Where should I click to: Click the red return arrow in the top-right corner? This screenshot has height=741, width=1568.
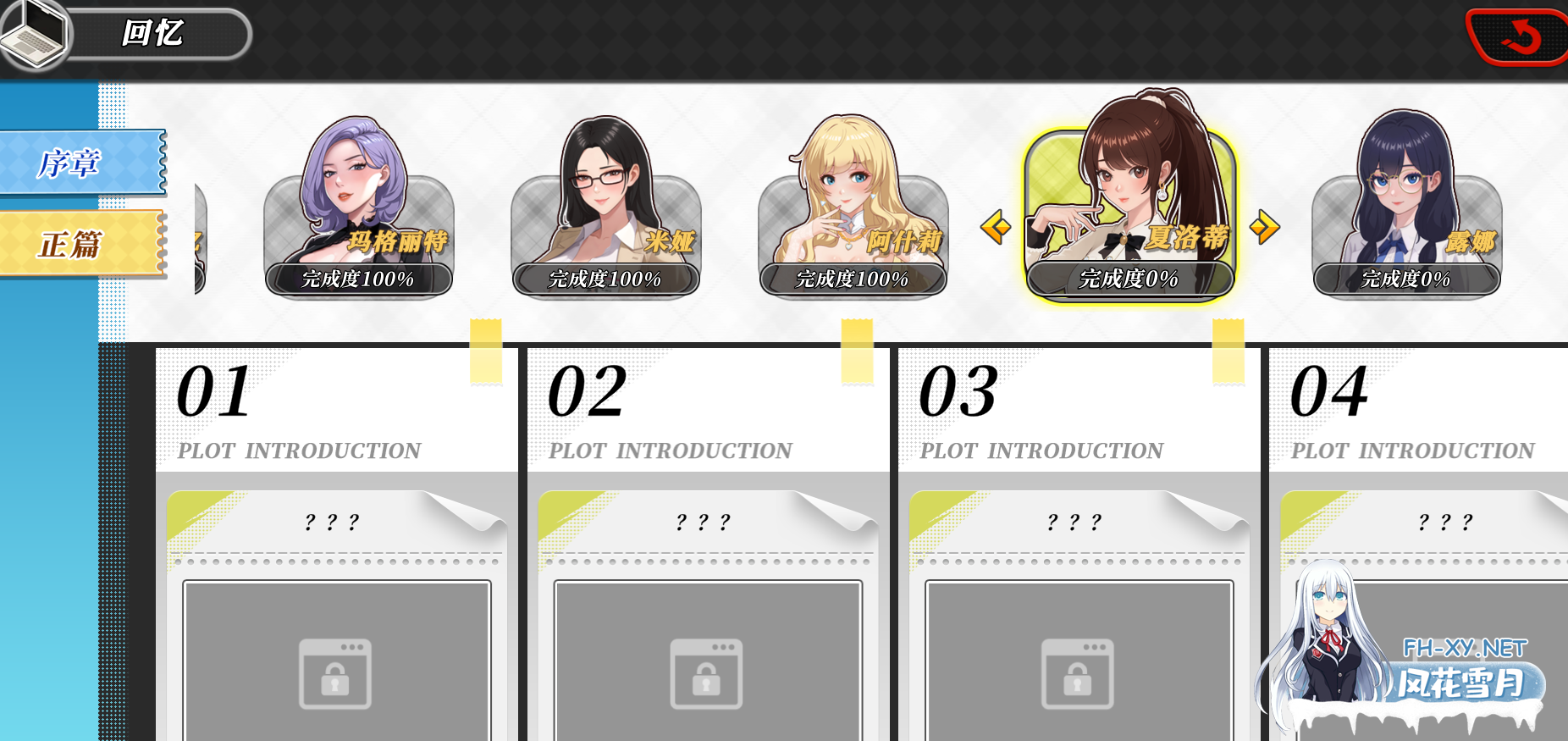coord(1521,36)
